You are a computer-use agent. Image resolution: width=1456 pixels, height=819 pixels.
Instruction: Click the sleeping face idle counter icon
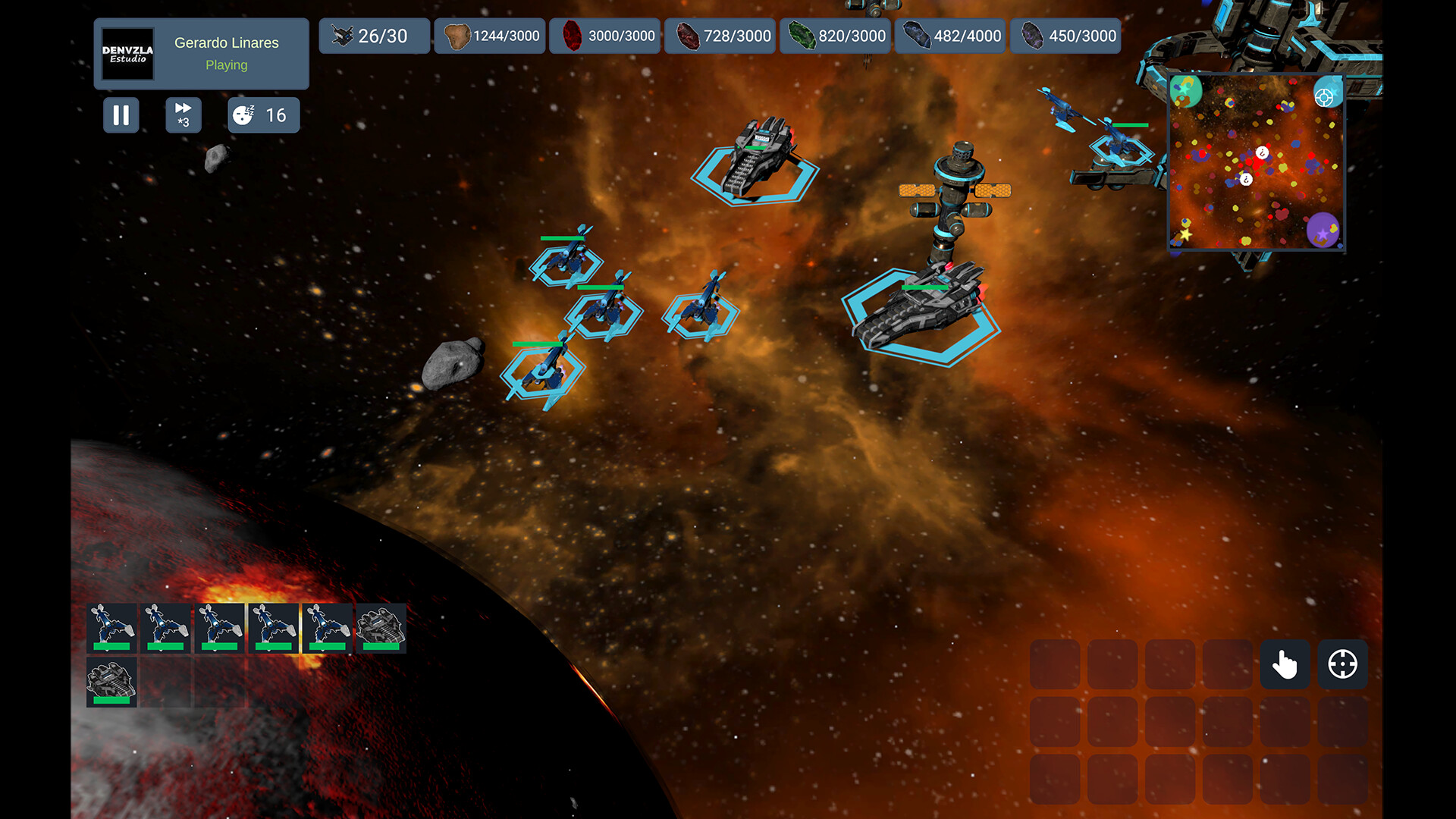(244, 115)
